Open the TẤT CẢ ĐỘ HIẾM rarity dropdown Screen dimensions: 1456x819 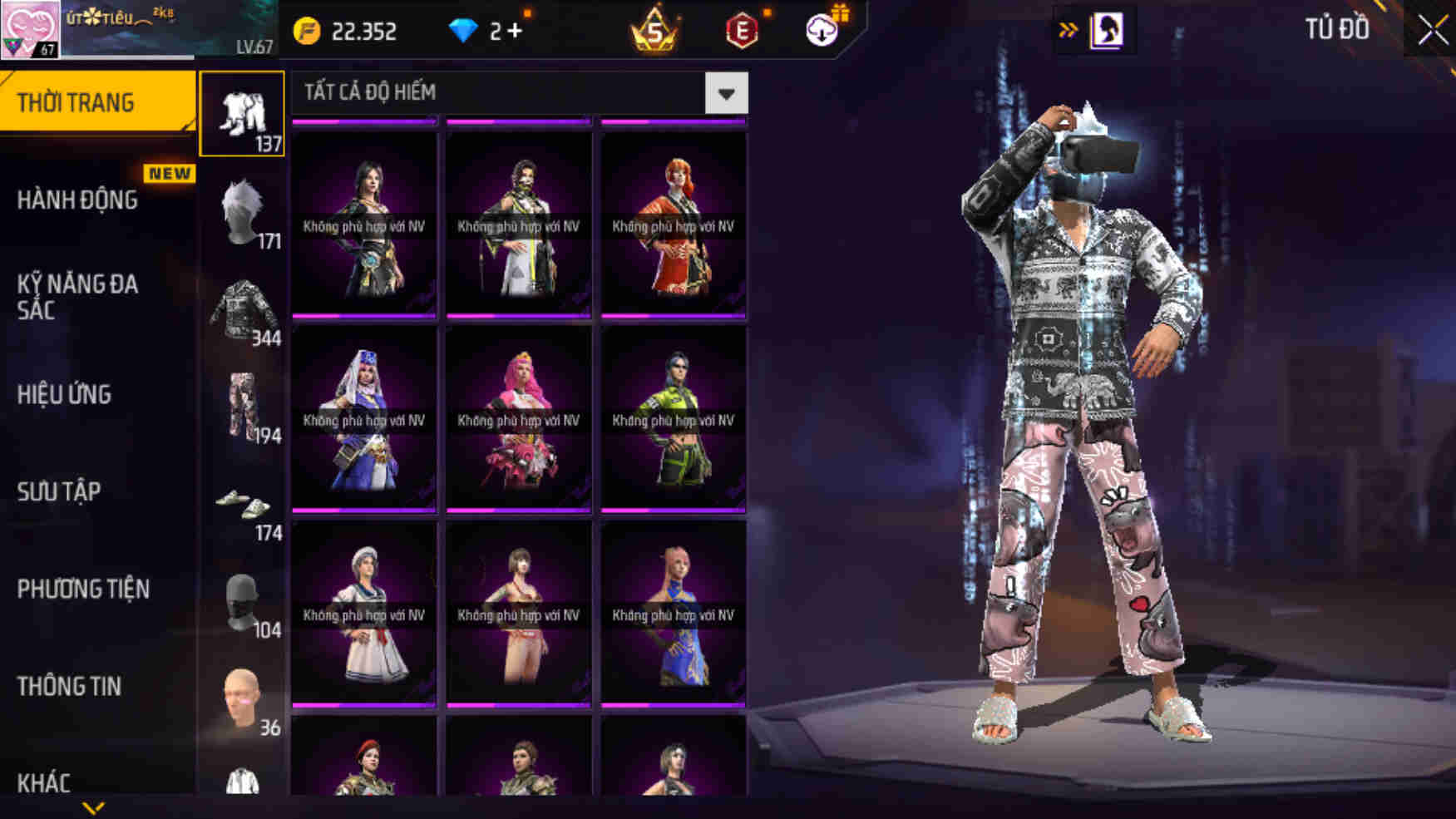[728, 93]
